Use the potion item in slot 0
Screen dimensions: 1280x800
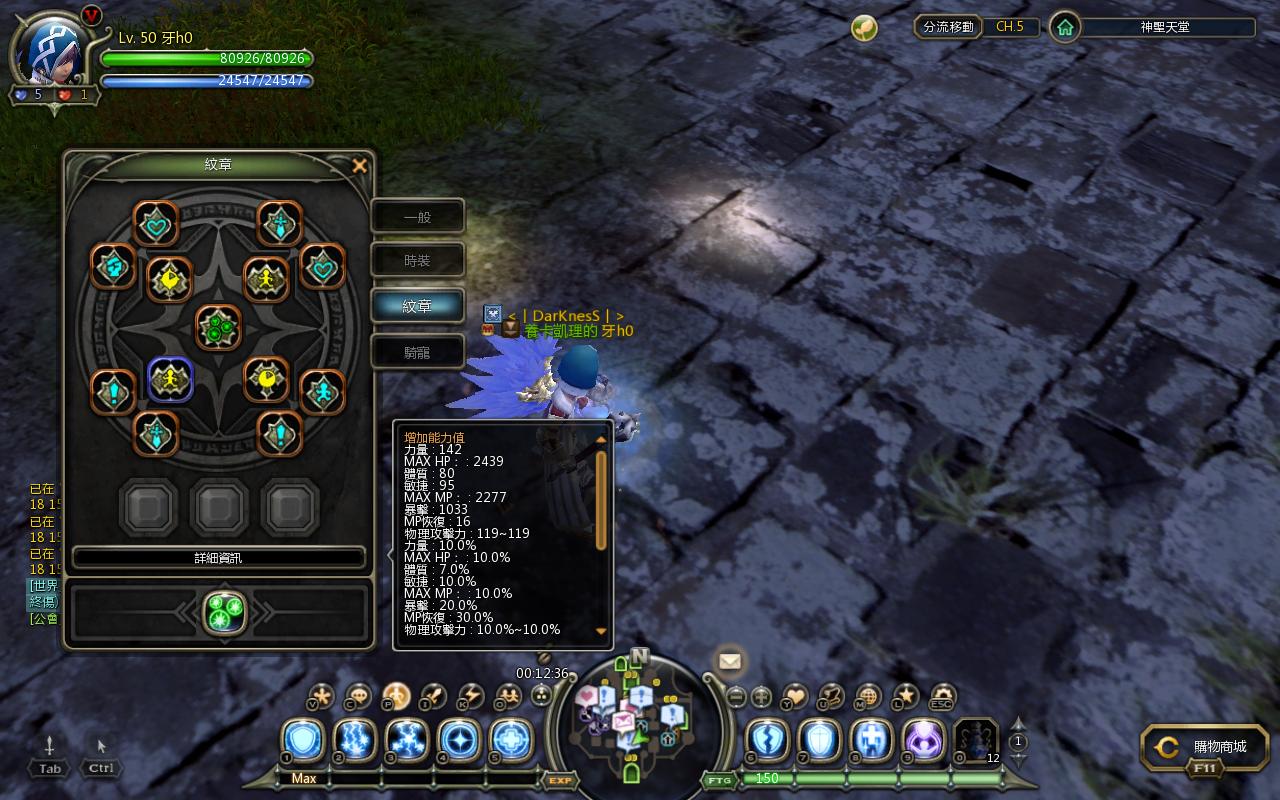pos(975,741)
